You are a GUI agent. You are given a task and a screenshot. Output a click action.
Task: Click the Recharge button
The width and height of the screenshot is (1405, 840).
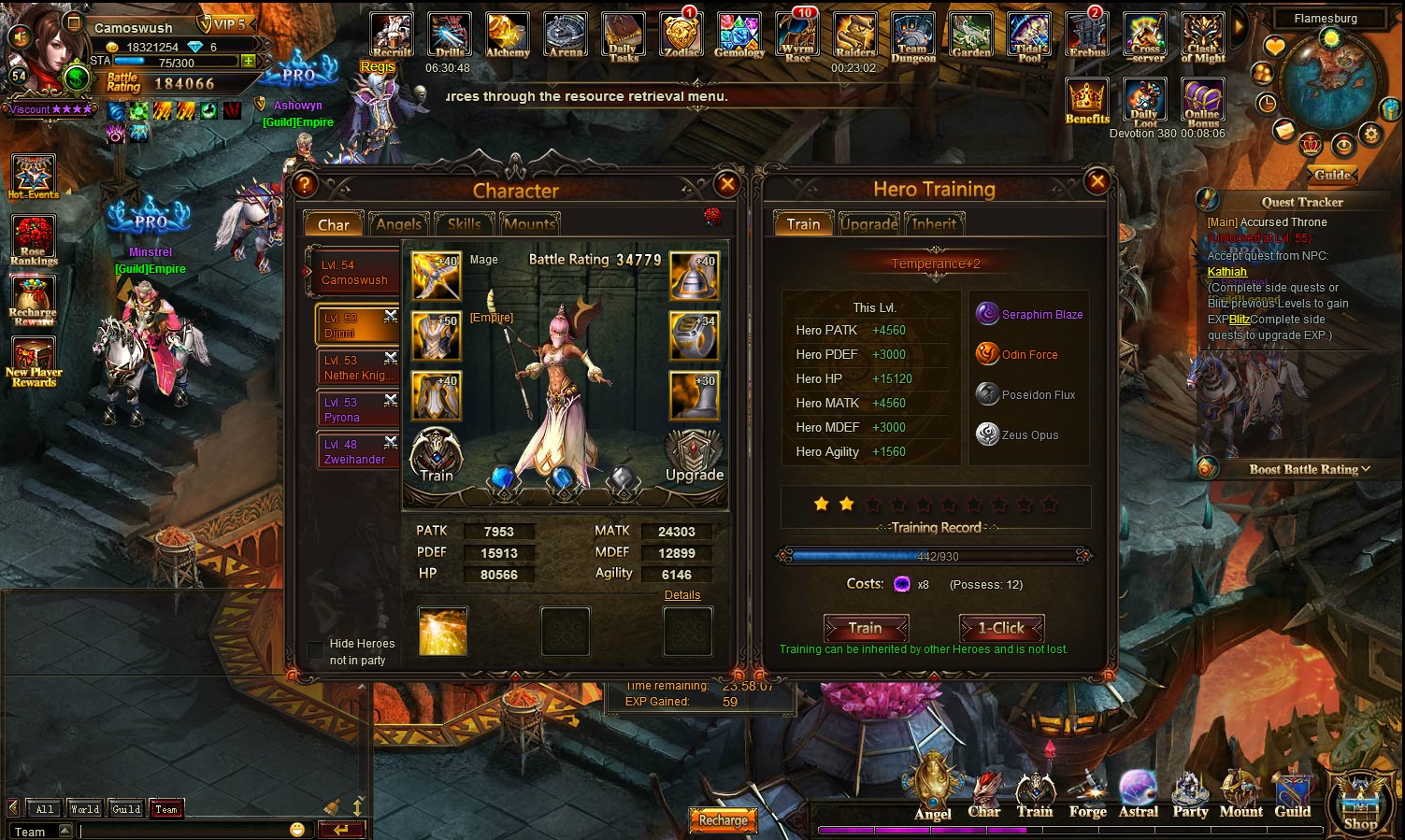(x=723, y=820)
